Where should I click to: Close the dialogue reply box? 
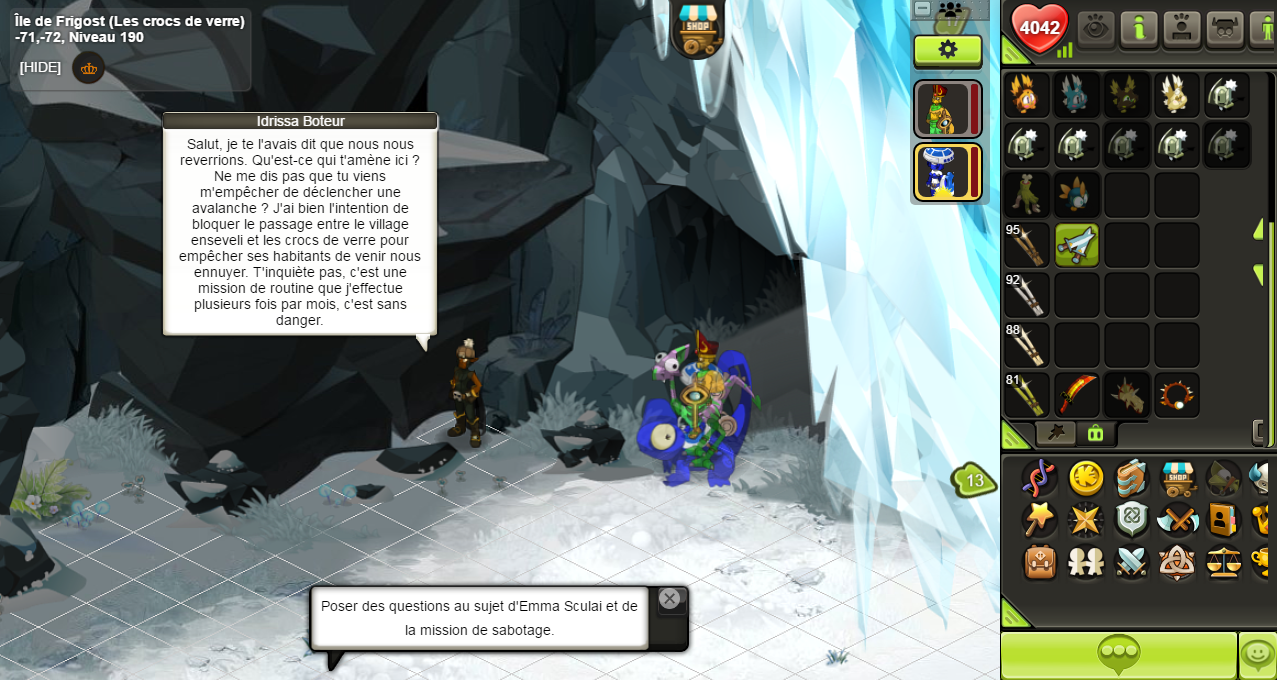tap(669, 599)
